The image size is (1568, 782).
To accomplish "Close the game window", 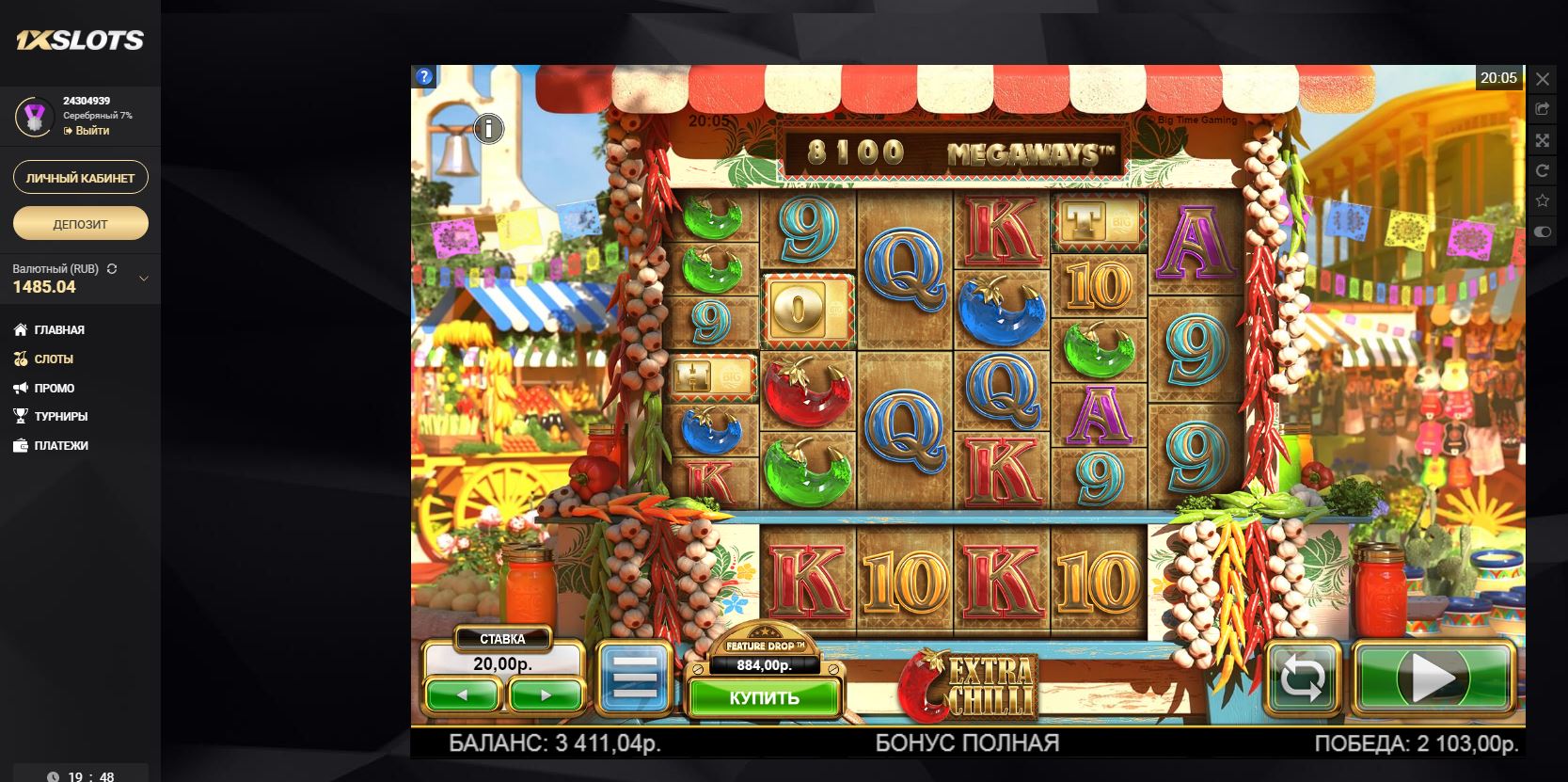I will pyautogui.click(x=1543, y=79).
